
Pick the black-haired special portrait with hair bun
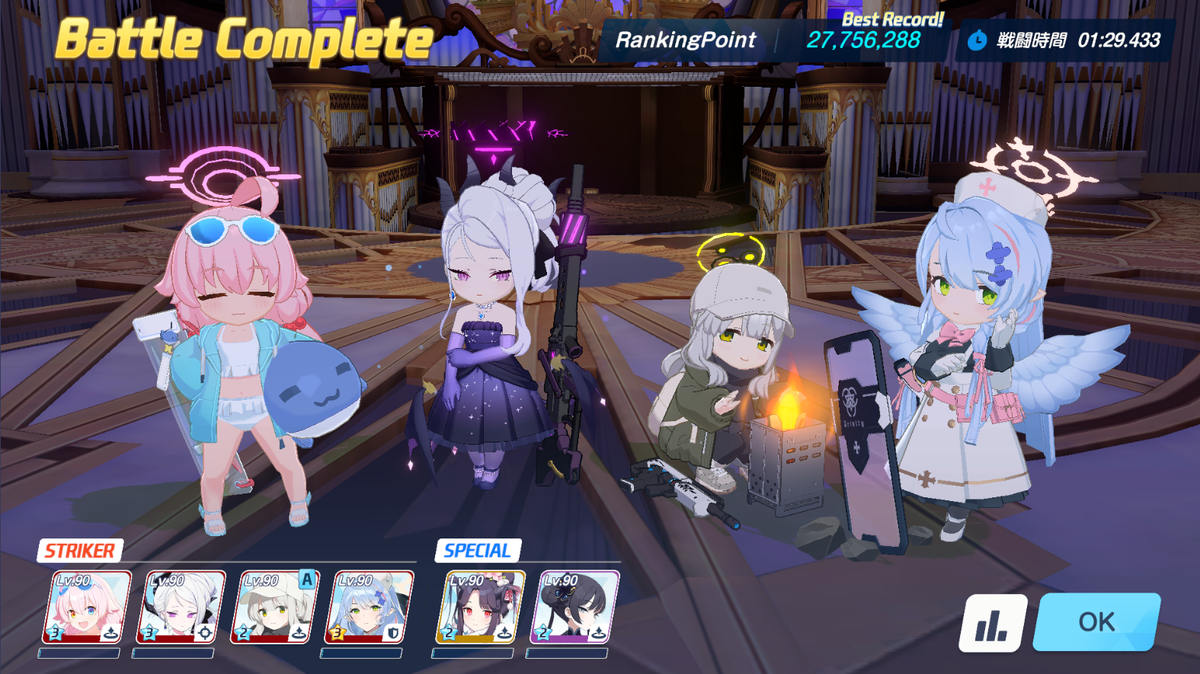tap(574, 607)
